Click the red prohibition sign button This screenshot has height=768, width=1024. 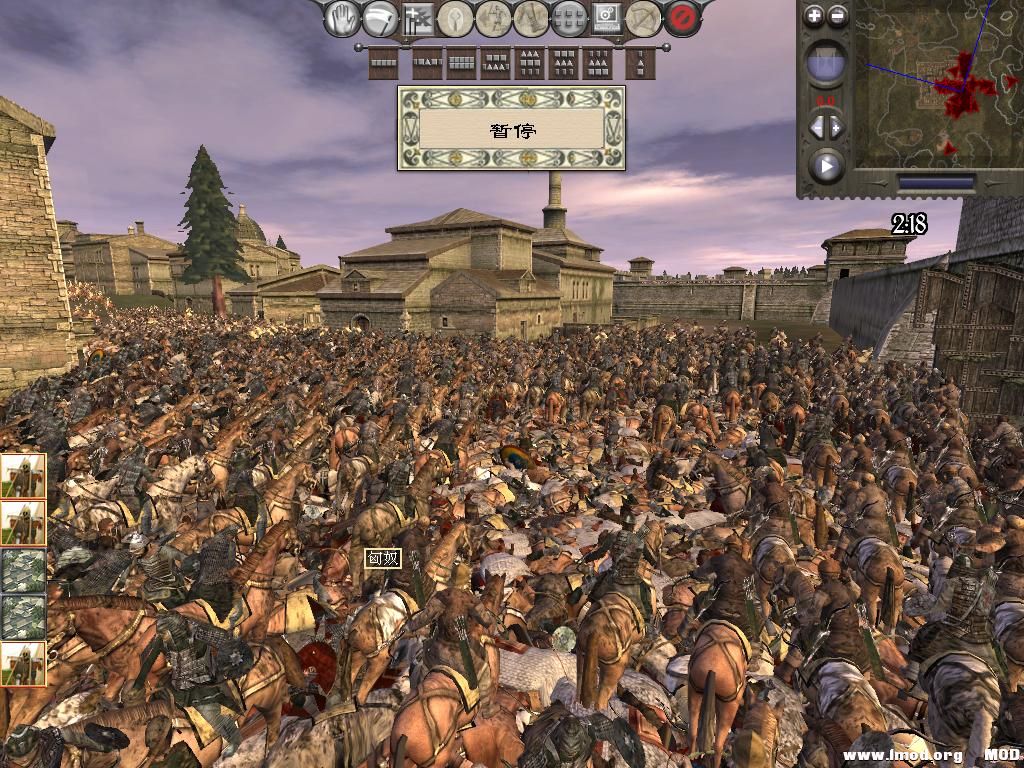[x=681, y=18]
